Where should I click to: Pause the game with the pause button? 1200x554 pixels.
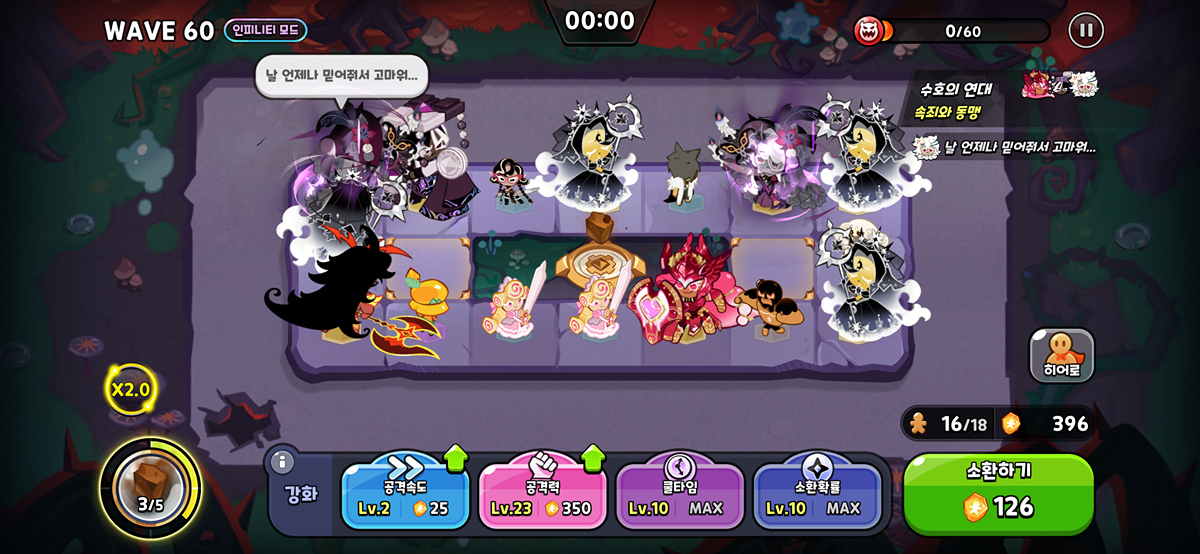tap(1085, 30)
